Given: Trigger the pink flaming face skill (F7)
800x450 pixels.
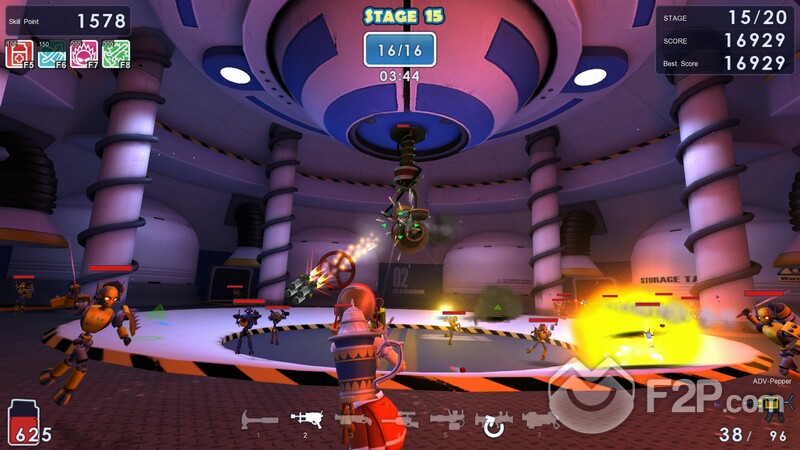Looking at the screenshot, I should [83, 54].
